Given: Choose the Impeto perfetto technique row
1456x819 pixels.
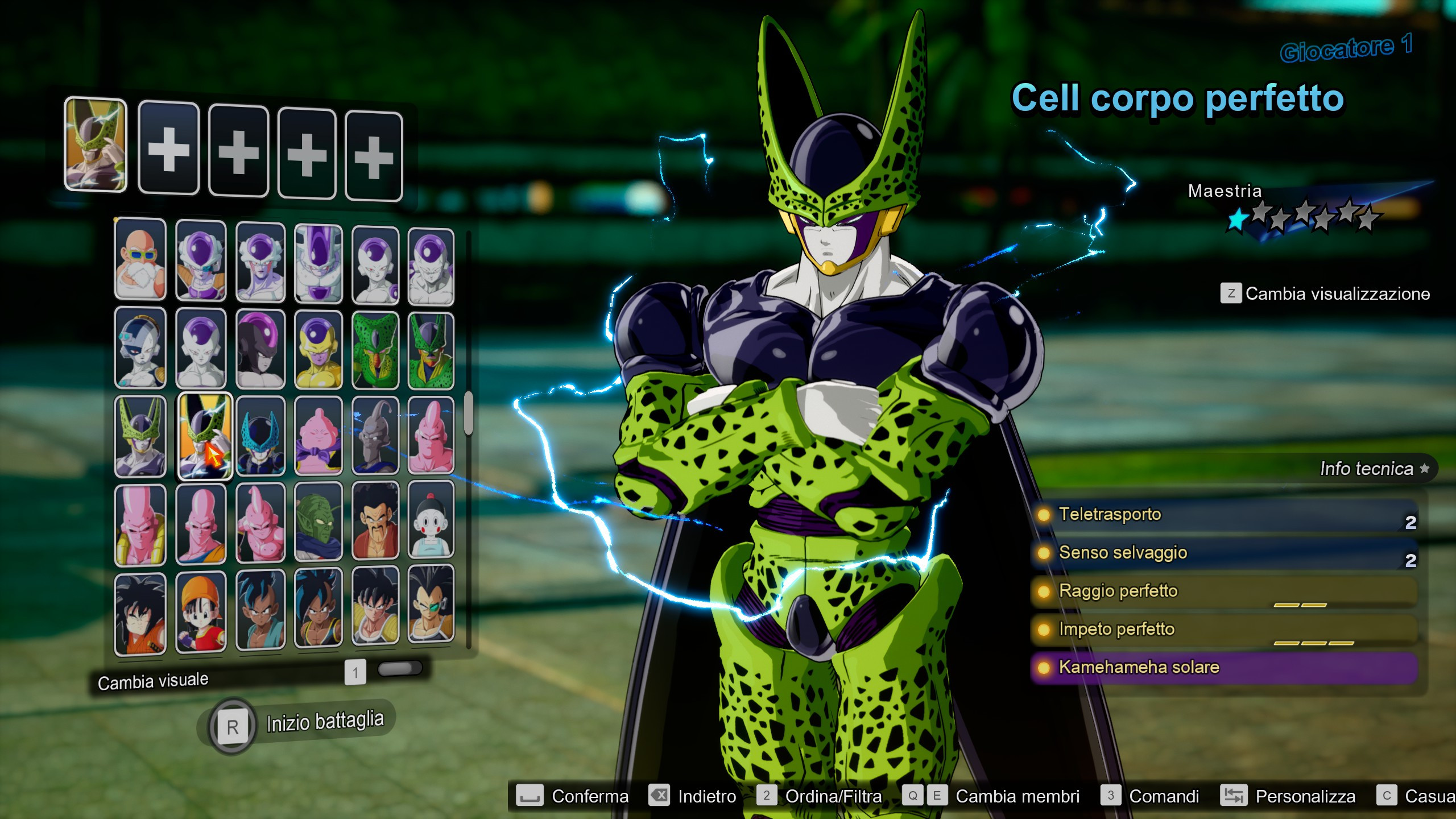Looking at the screenshot, I should [1223, 630].
